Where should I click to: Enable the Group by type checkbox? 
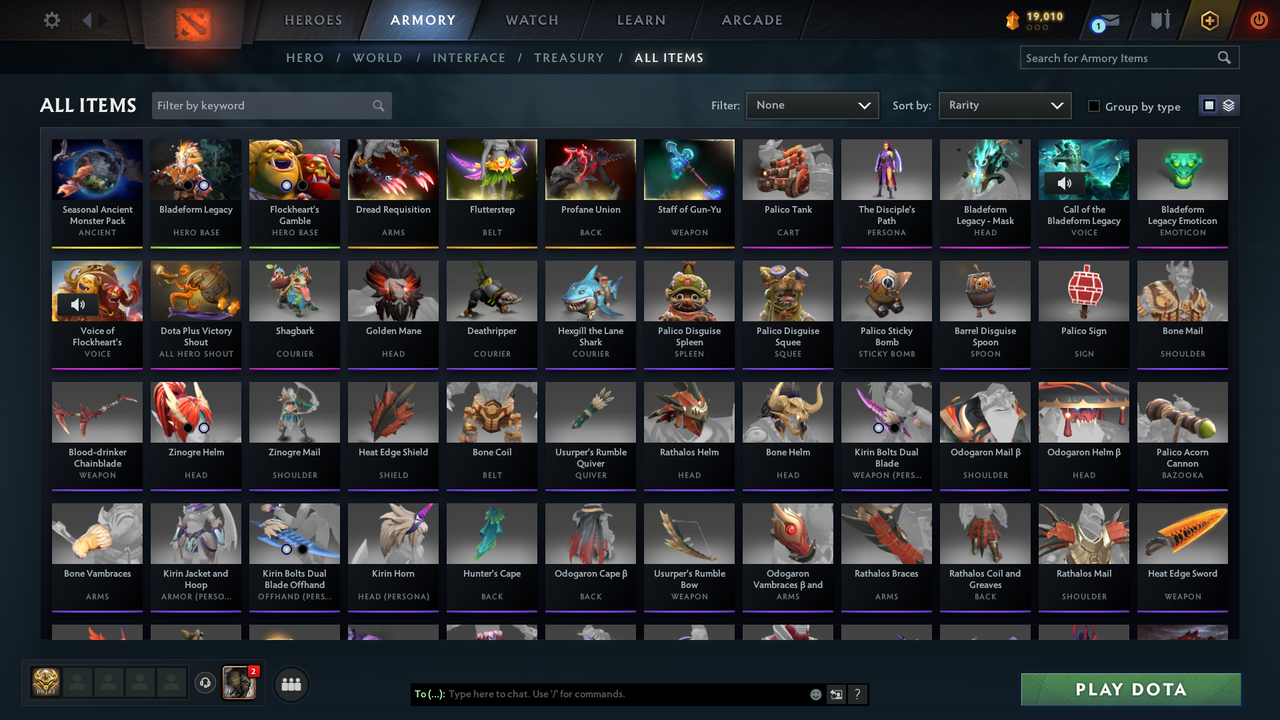click(x=1094, y=106)
